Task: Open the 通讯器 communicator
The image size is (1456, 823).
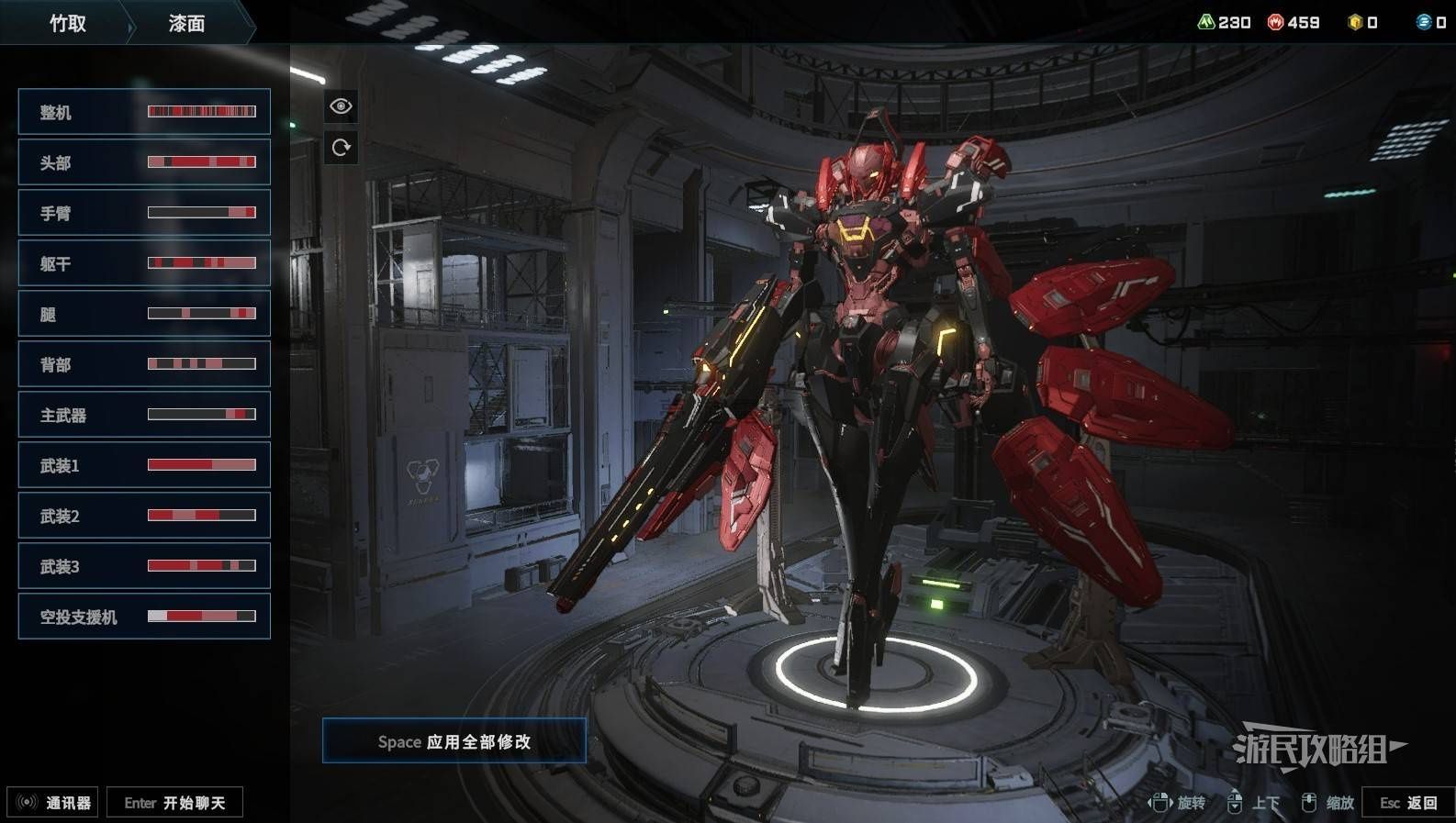Action: [x=53, y=803]
